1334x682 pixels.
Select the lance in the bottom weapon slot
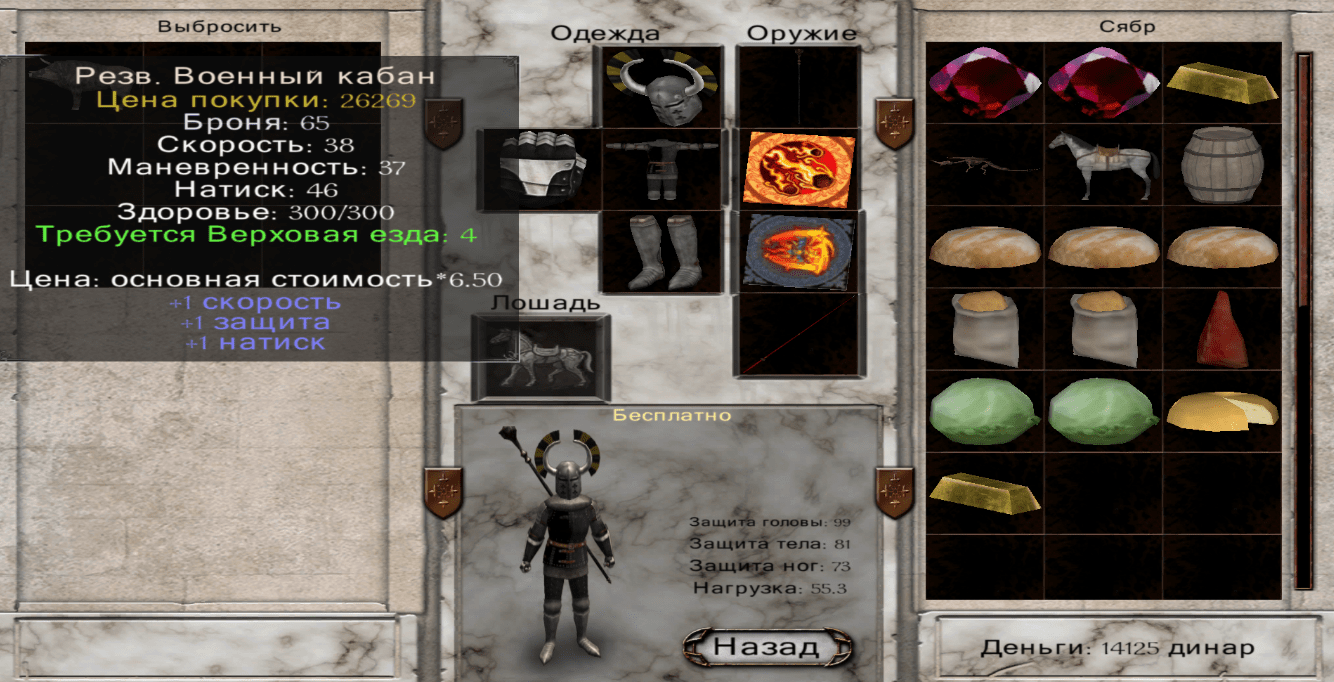coord(798,335)
